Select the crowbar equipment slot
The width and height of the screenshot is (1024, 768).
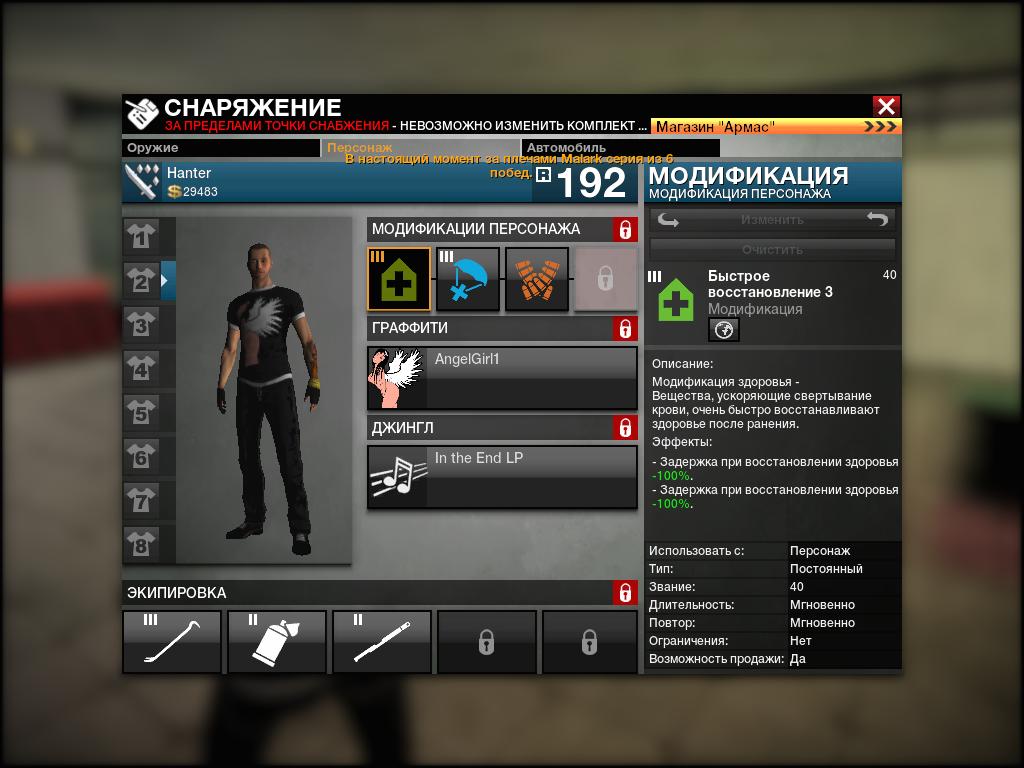pyautogui.click(x=172, y=642)
